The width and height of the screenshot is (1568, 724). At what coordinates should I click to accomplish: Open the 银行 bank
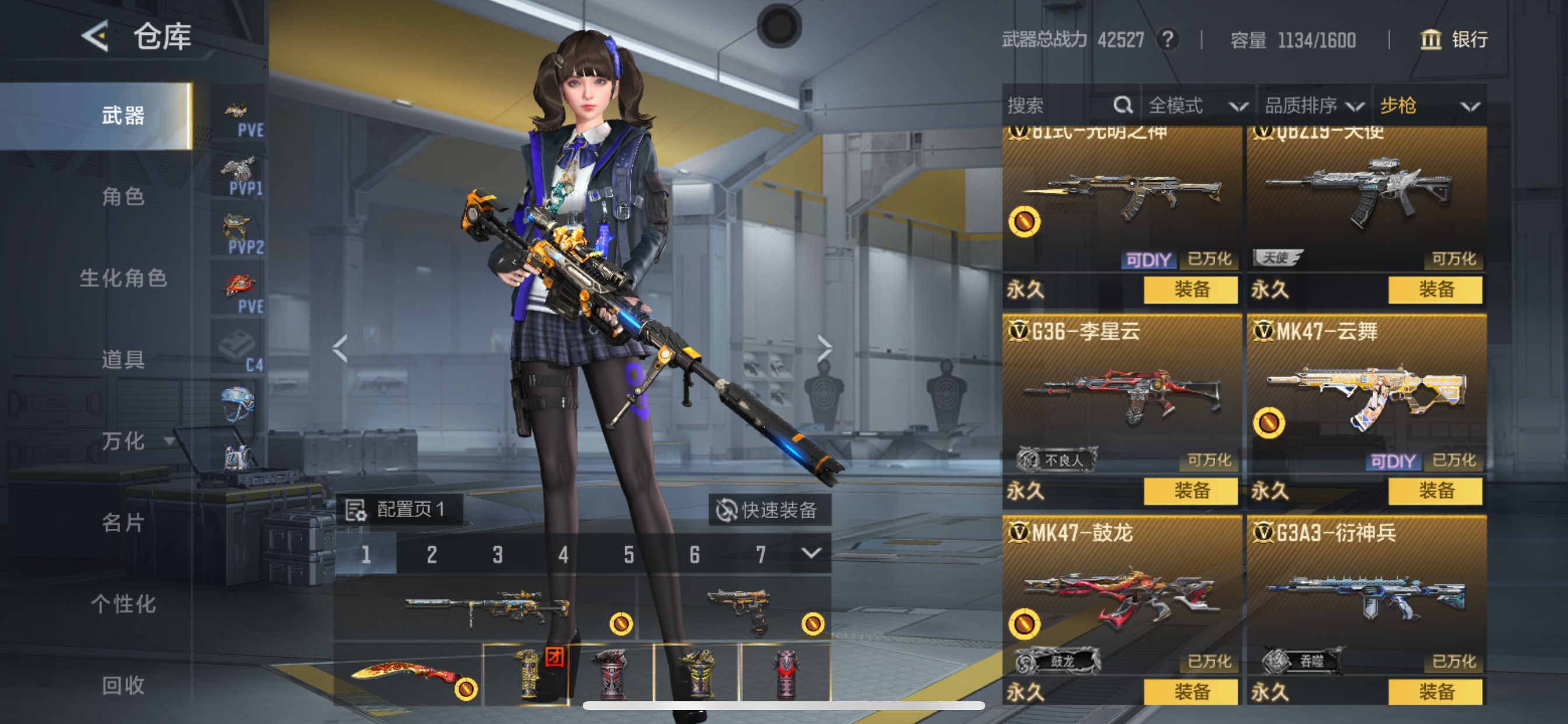point(1454,40)
